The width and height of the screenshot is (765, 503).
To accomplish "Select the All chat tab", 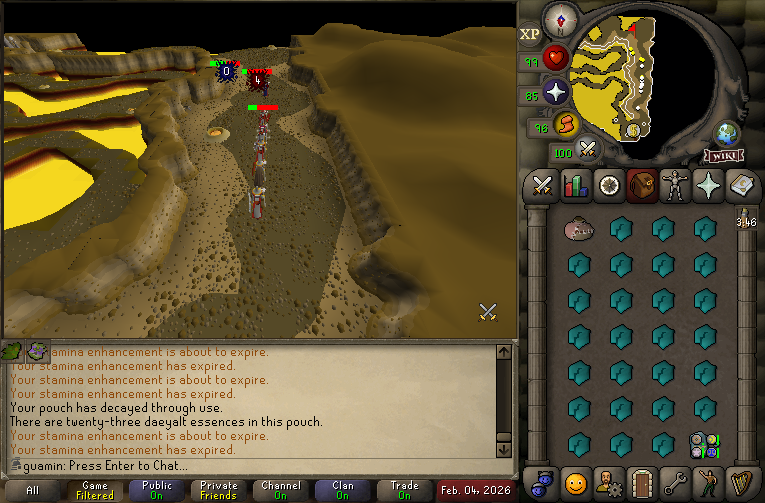I will tap(33, 491).
